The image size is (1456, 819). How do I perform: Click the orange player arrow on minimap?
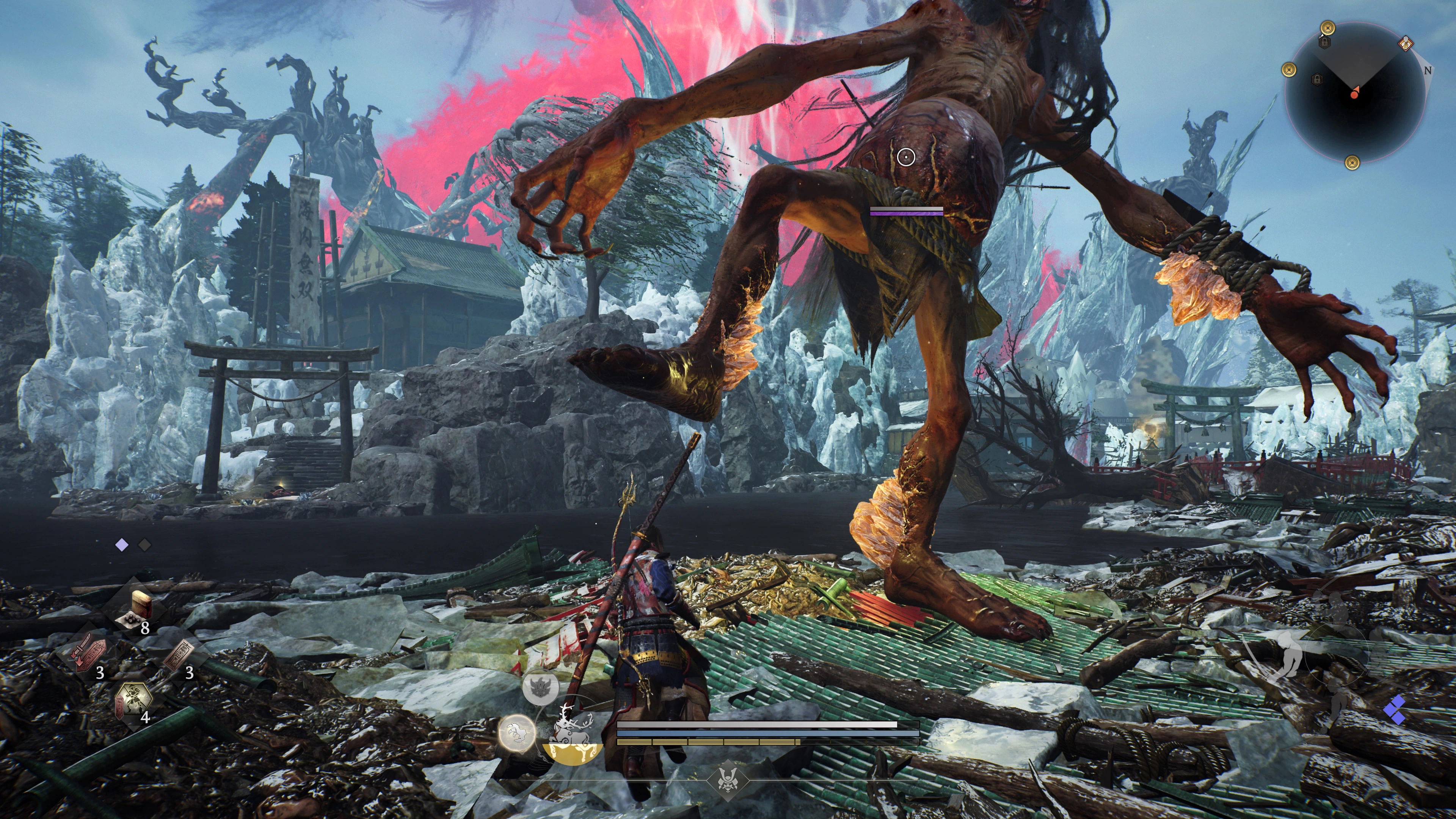[1355, 93]
